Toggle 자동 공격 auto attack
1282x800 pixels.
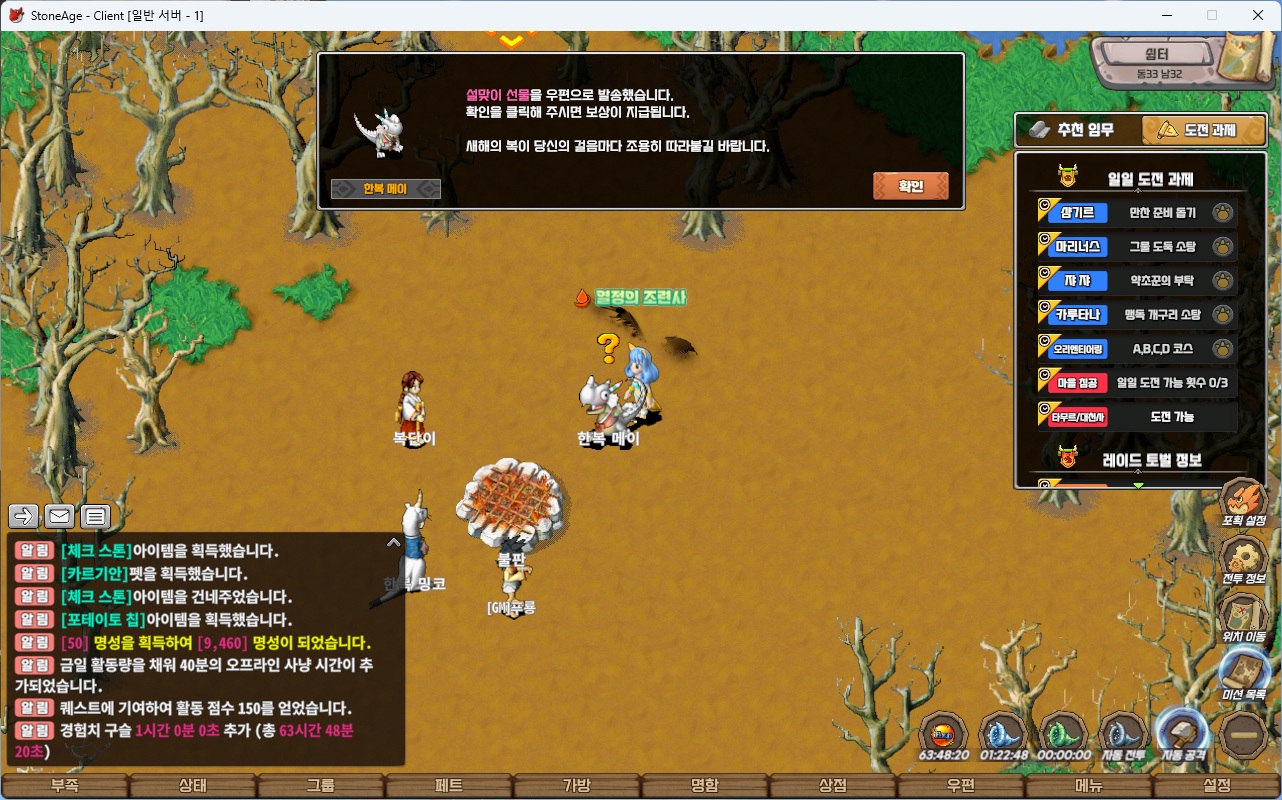[1183, 735]
